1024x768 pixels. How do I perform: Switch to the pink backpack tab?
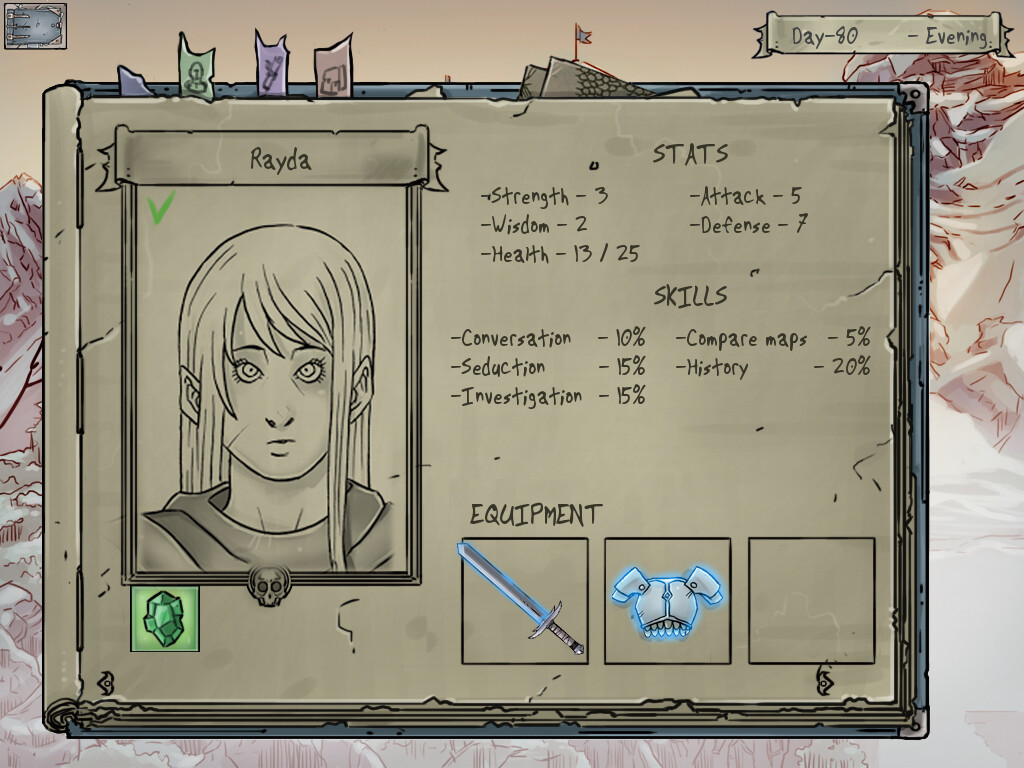332,73
